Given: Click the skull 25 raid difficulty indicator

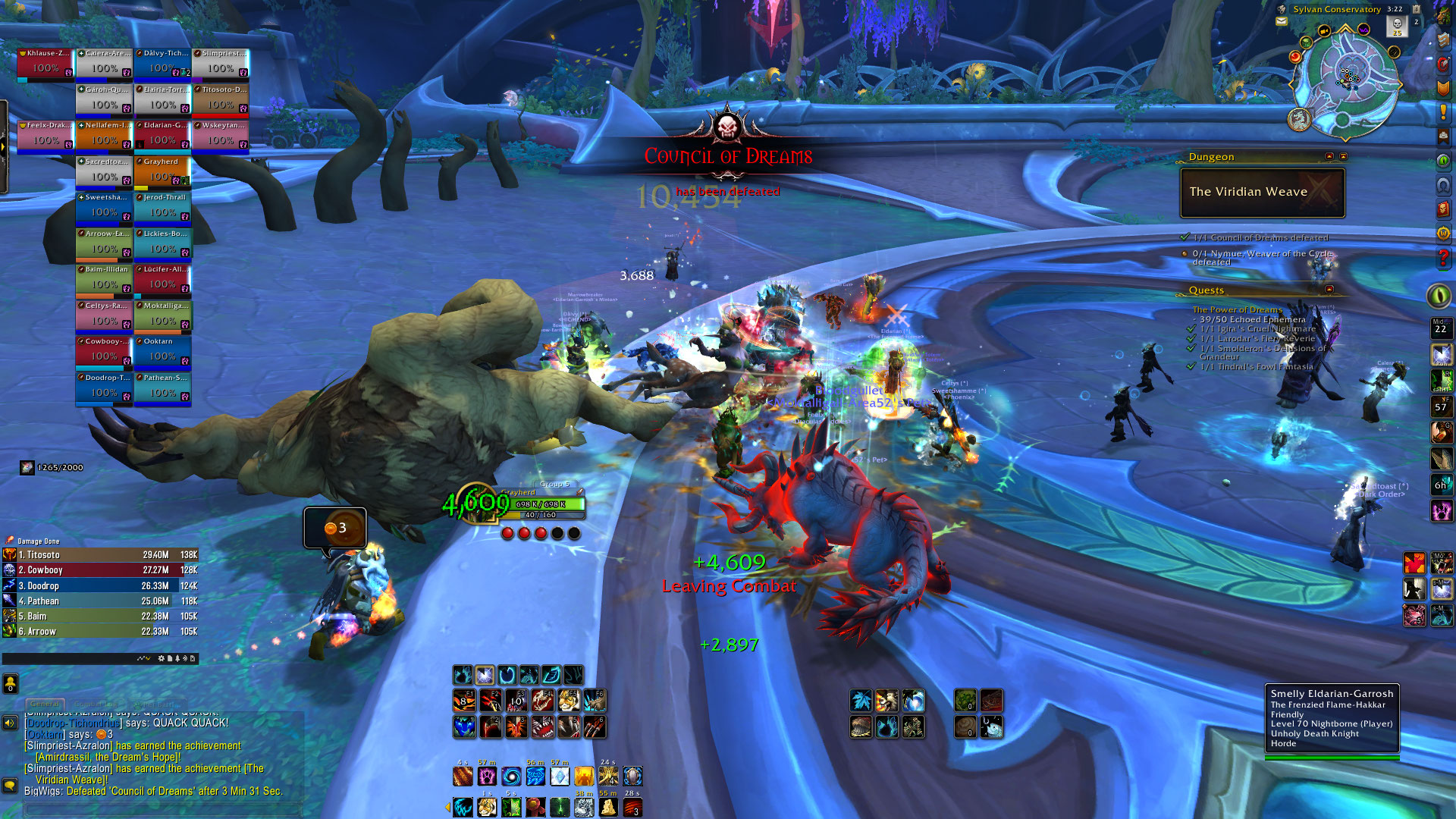Looking at the screenshot, I should [x=1397, y=26].
